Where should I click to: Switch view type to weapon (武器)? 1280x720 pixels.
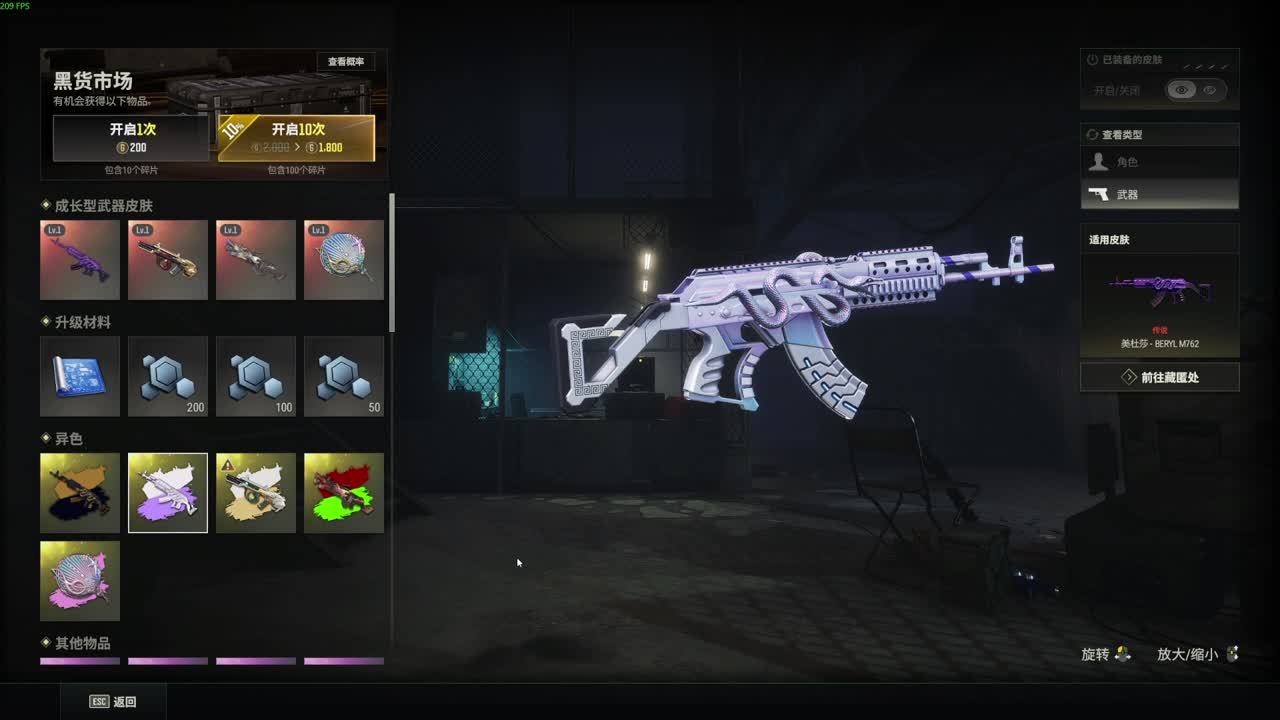pyautogui.click(x=1160, y=194)
